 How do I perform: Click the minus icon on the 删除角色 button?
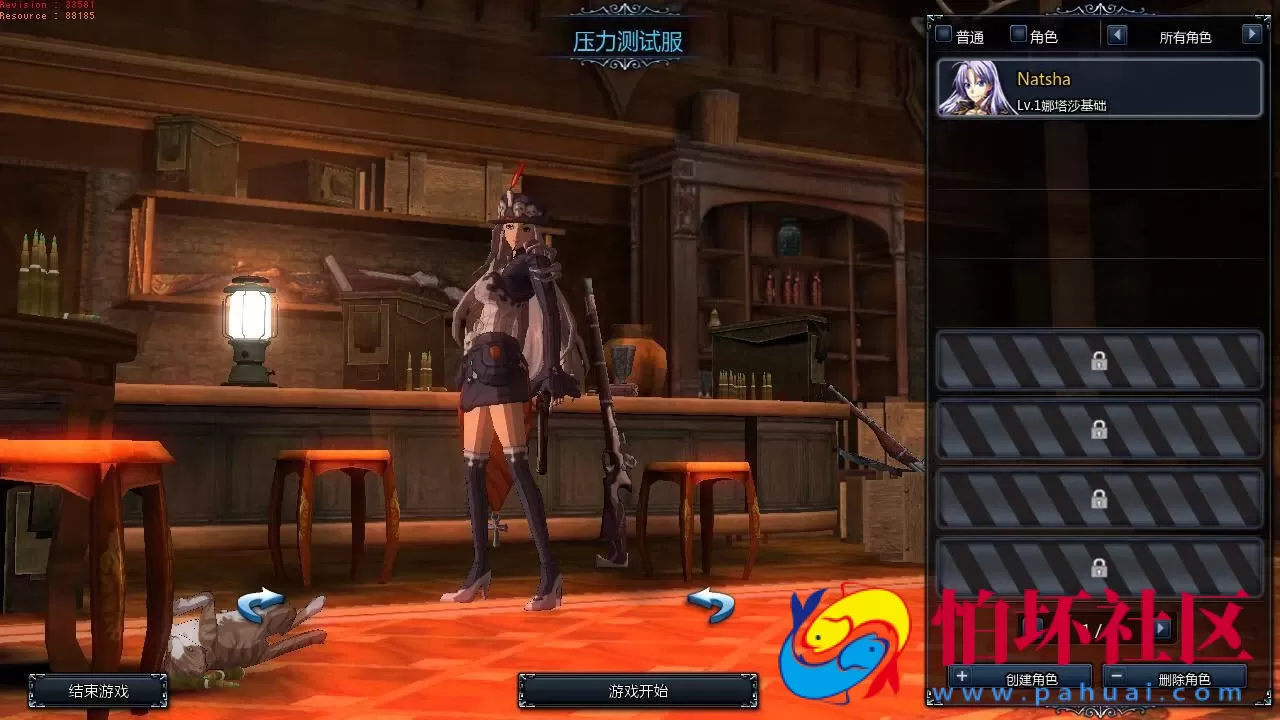tap(1115, 676)
